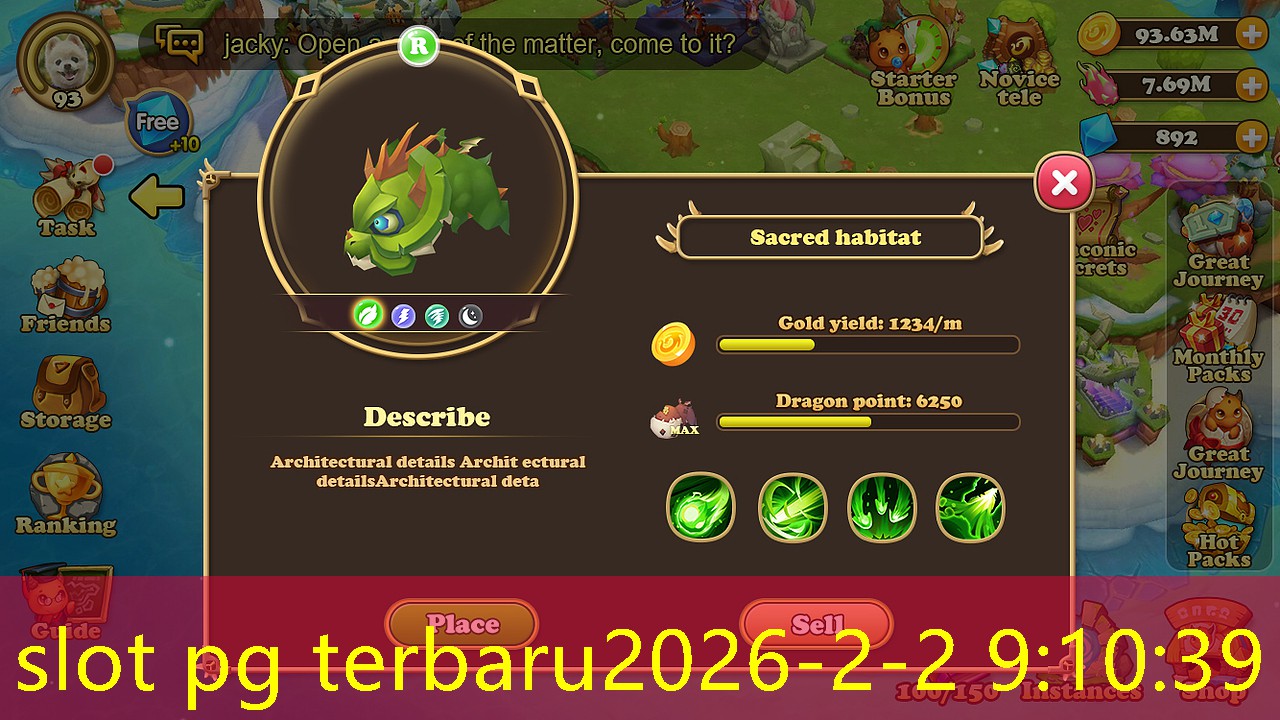Open the Friends menu
This screenshot has height=720, width=1280.
(x=65, y=297)
